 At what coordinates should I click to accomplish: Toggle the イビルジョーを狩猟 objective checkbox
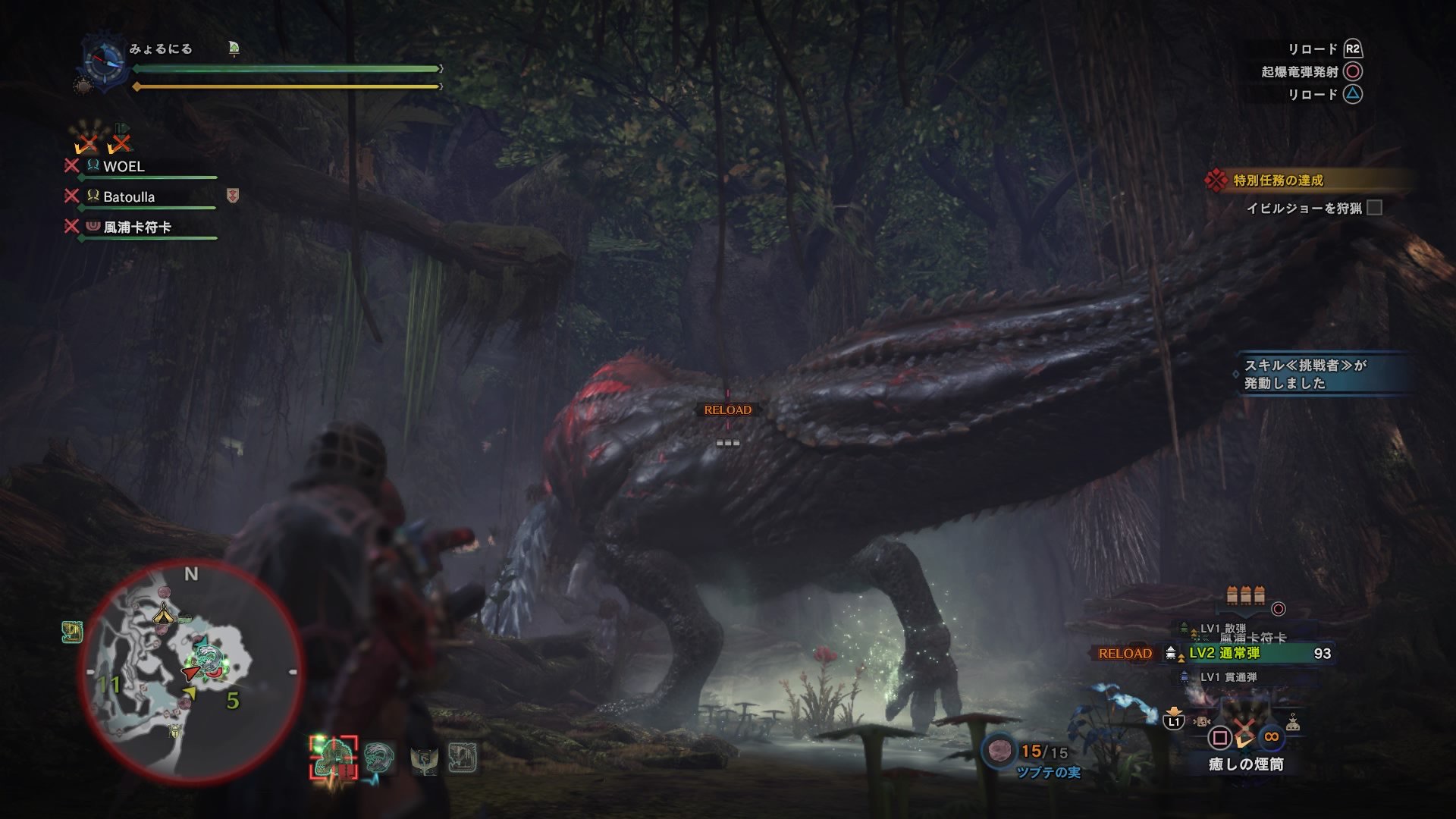[x=1374, y=208]
